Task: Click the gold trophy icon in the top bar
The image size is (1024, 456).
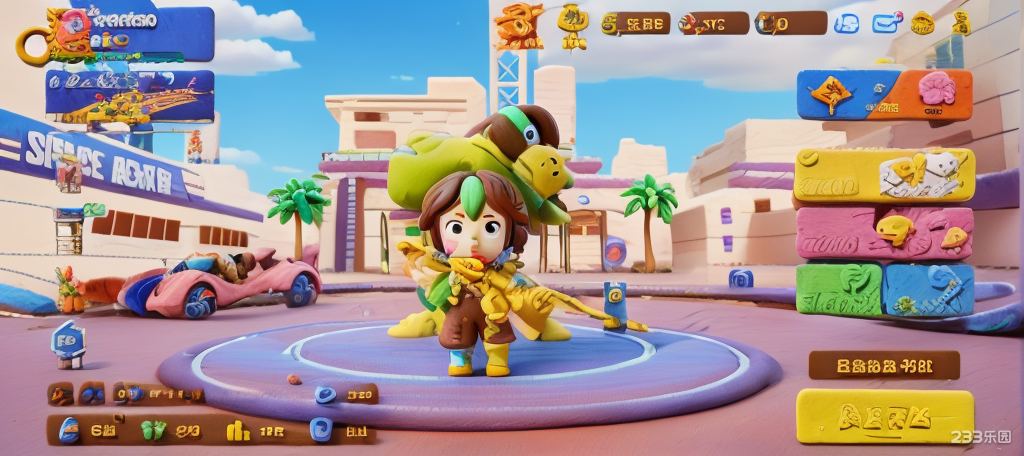Action: click(573, 24)
